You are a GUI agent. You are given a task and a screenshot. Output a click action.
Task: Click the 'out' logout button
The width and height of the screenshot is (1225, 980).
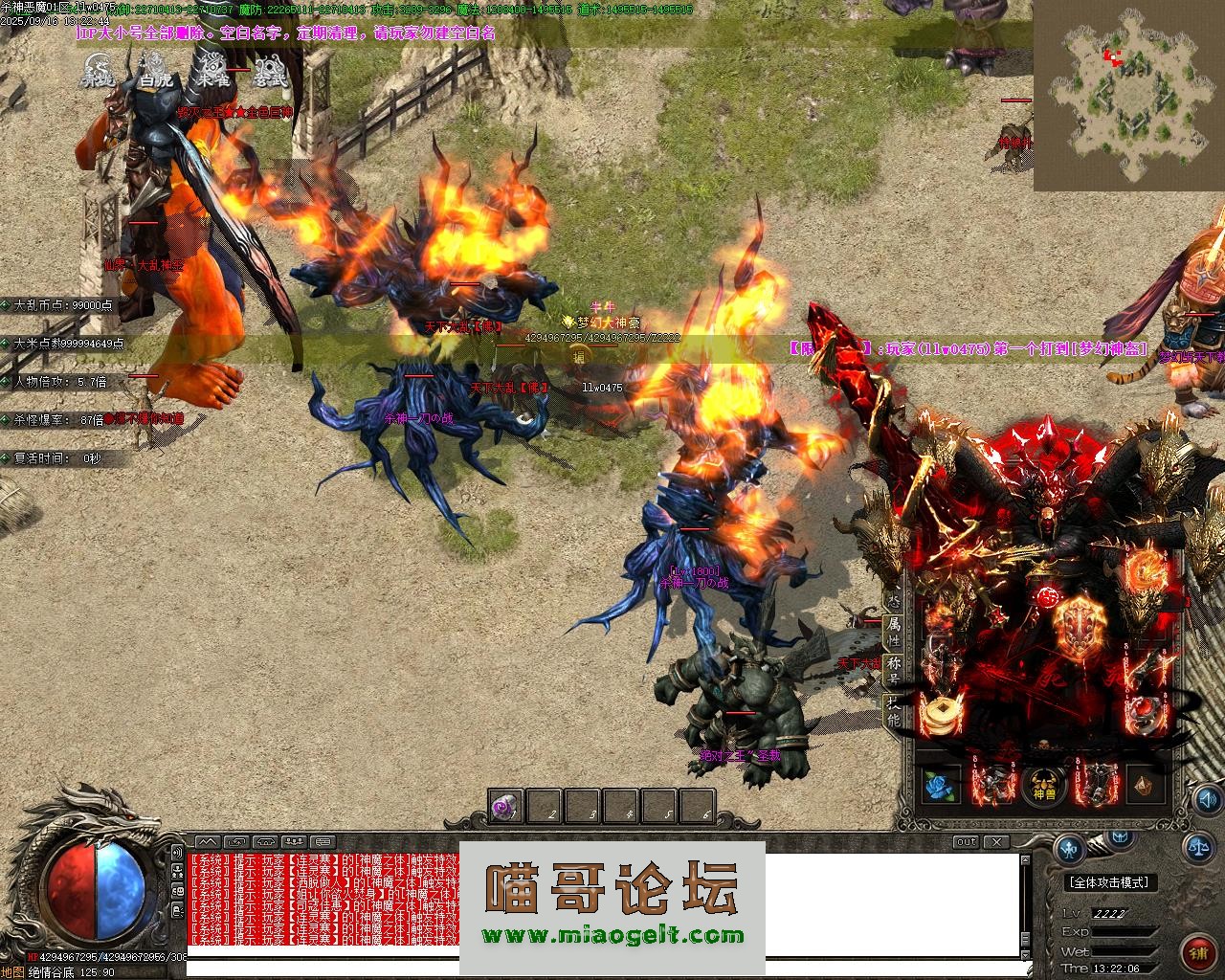966,842
